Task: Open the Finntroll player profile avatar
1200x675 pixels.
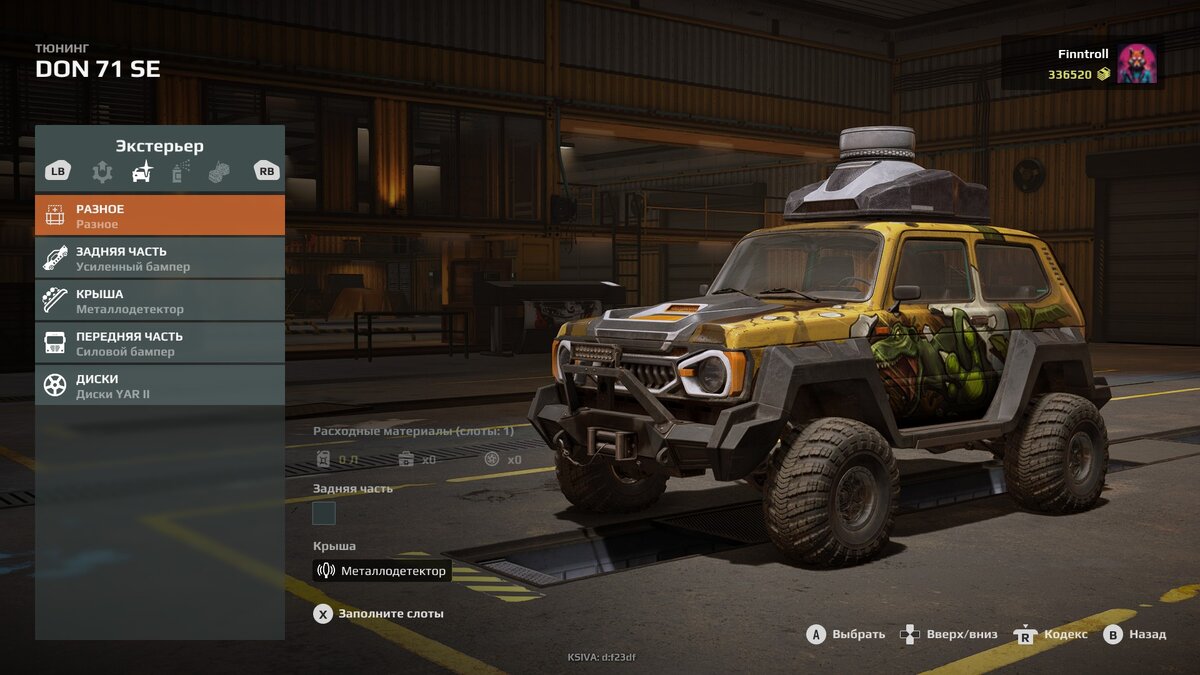Action: [1136, 63]
